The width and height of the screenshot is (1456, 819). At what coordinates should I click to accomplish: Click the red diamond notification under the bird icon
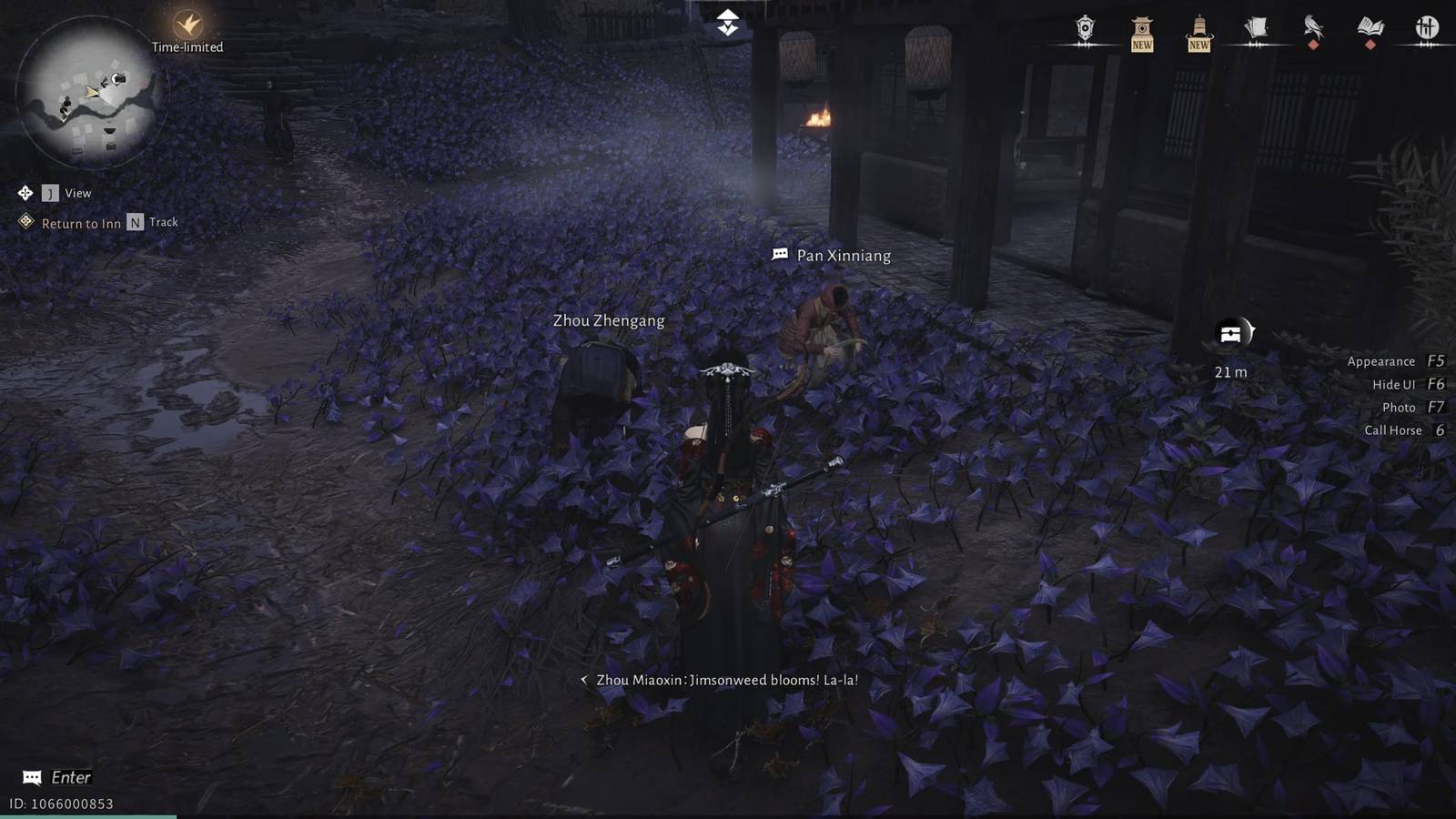[1315, 43]
